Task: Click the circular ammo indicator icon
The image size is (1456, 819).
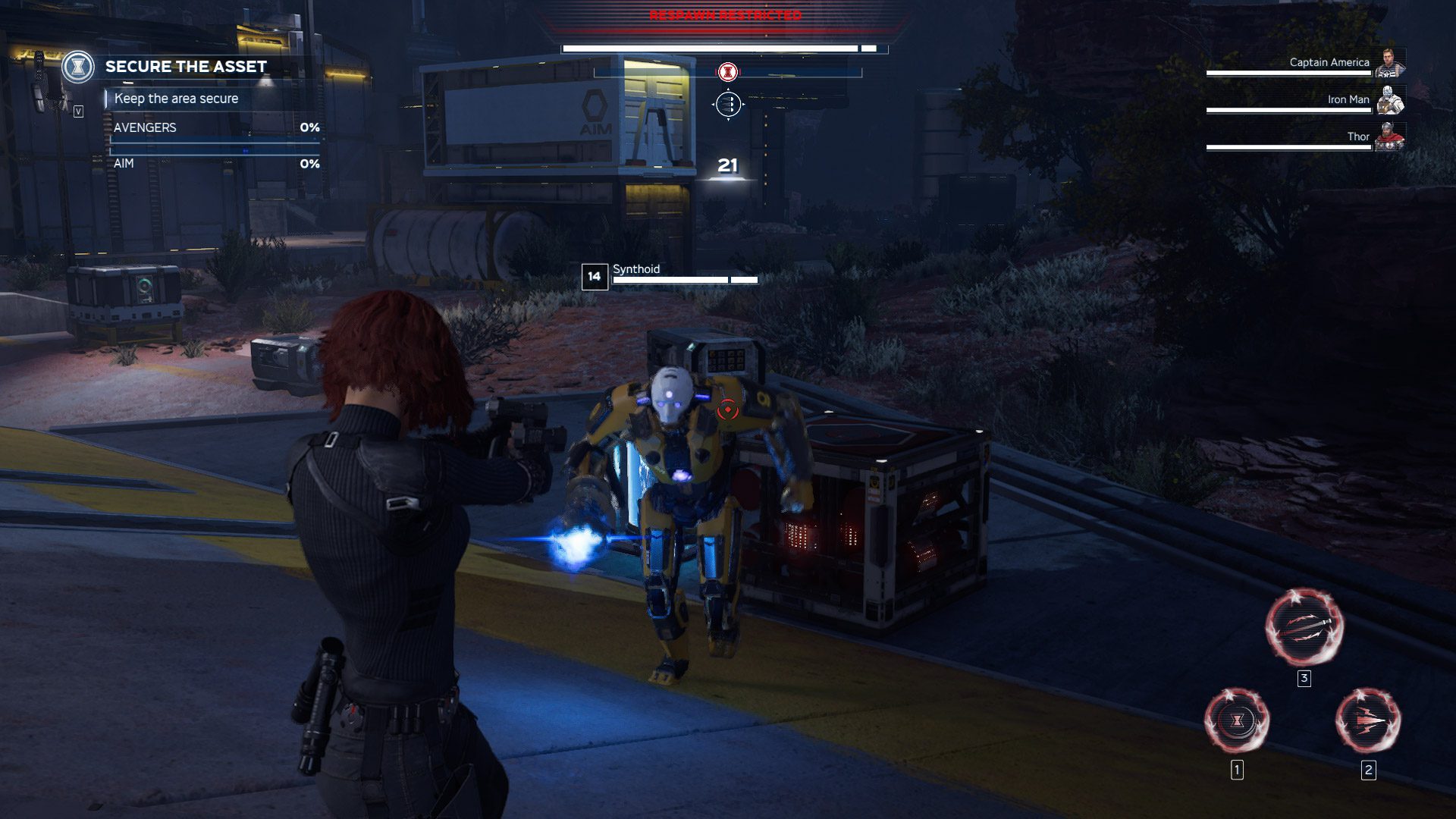Action: pos(727,104)
